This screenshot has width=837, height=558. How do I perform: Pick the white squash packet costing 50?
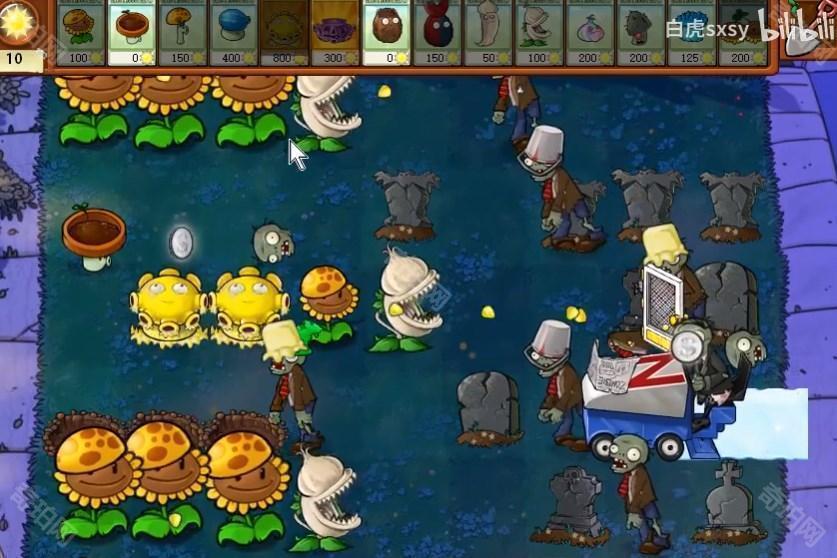[488, 32]
